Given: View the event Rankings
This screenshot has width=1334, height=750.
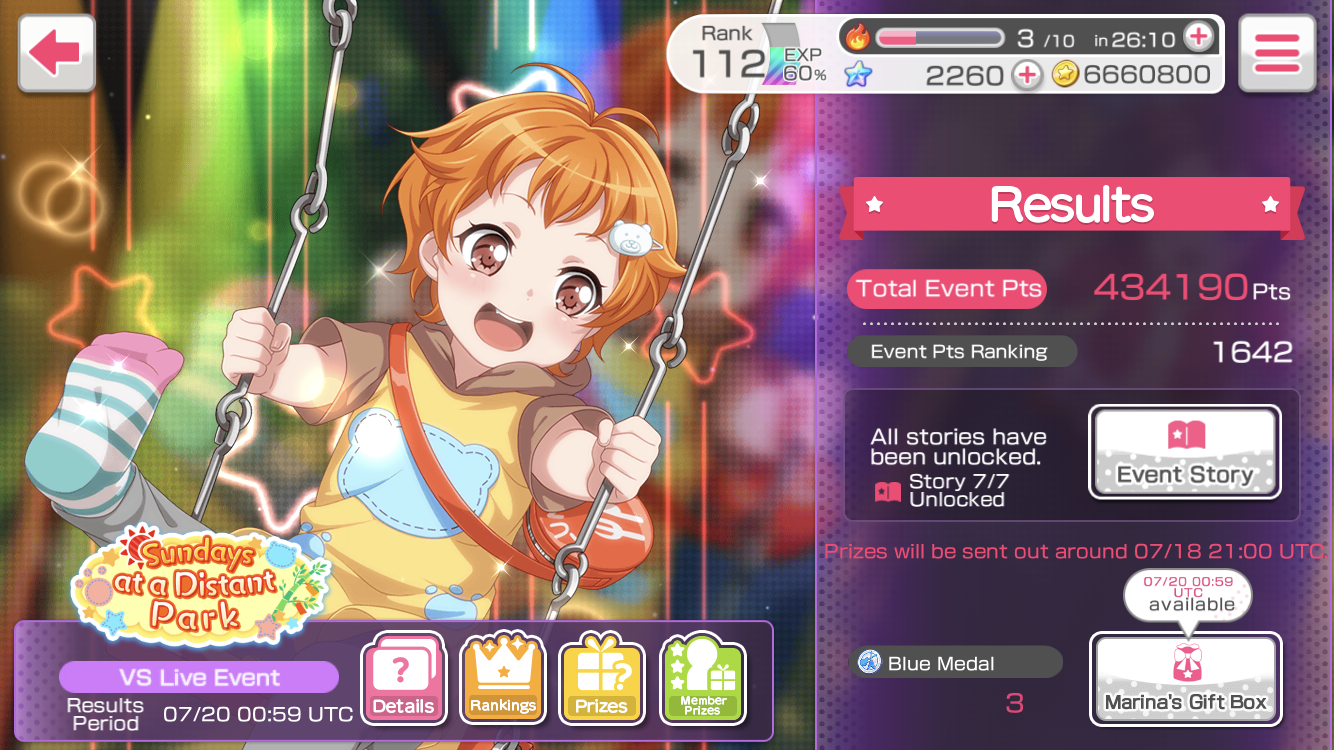Looking at the screenshot, I should 502,679.
